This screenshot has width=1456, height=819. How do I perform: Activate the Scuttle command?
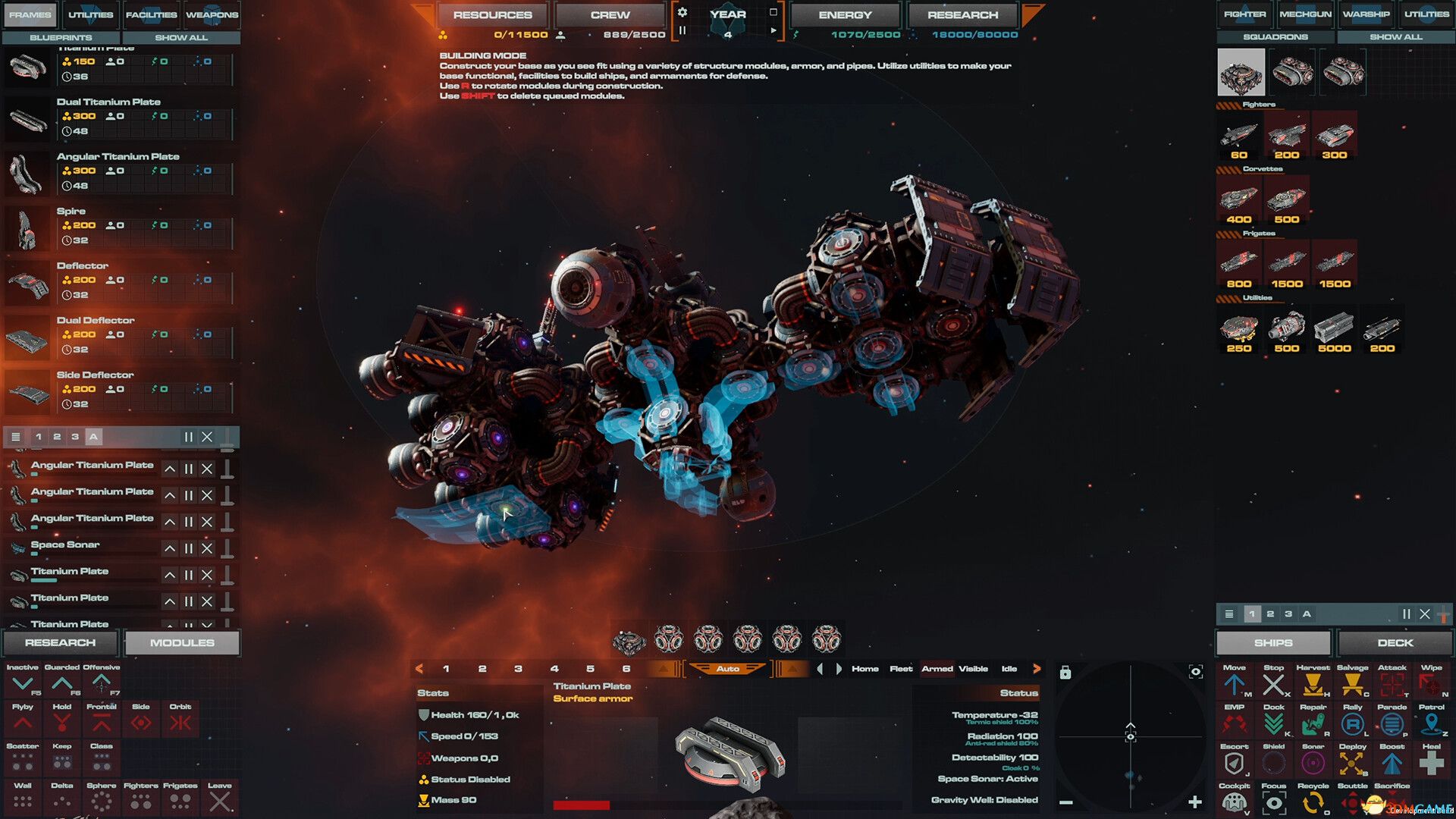point(1354,800)
